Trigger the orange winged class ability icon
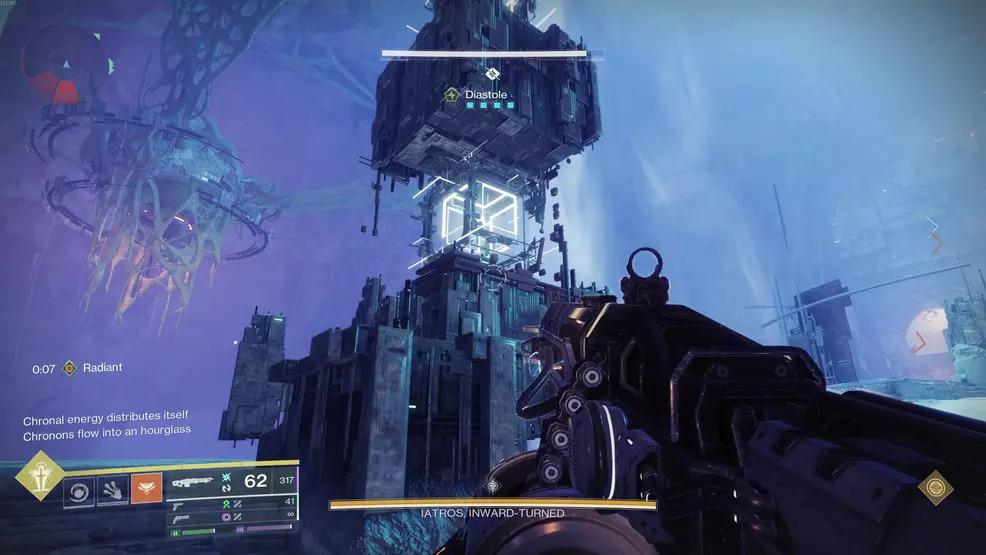Screen dimensions: 986x555 click(146, 490)
